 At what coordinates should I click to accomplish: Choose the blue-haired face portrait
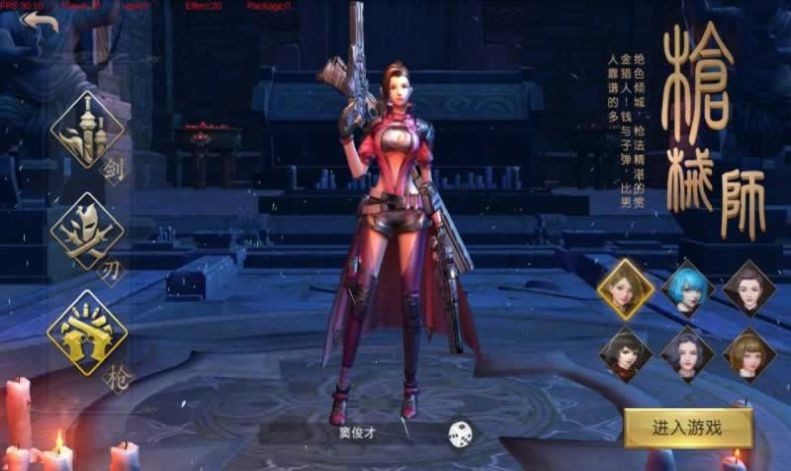pyautogui.click(x=688, y=289)
